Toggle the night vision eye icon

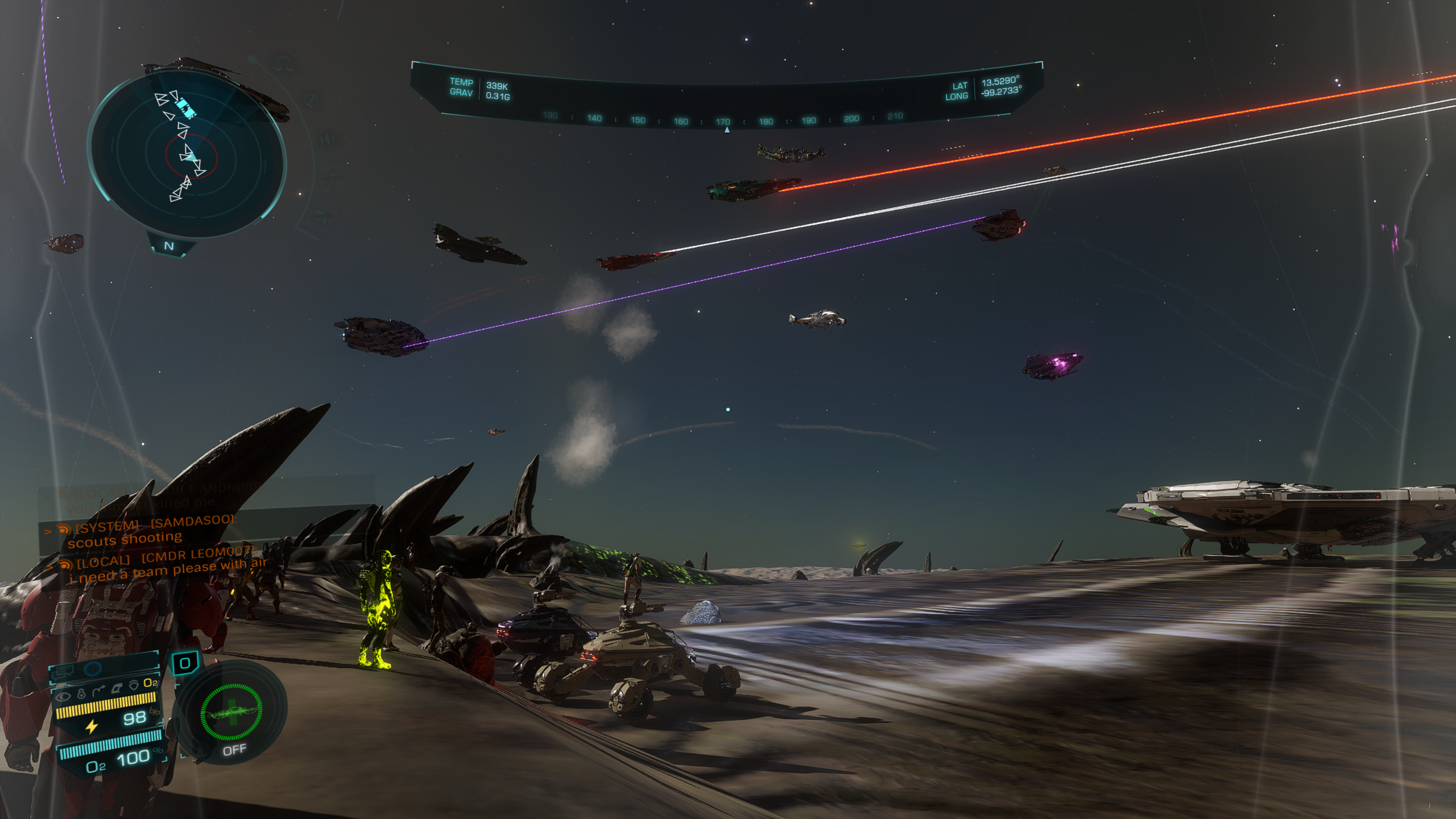coord(63,696)
